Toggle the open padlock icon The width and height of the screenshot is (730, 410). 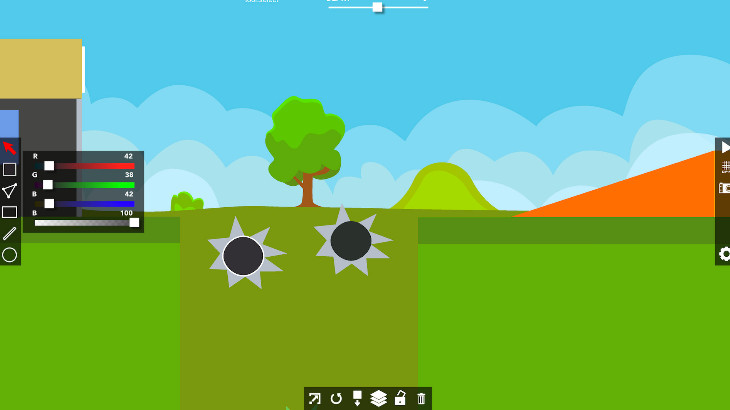[x=400, y=398]
